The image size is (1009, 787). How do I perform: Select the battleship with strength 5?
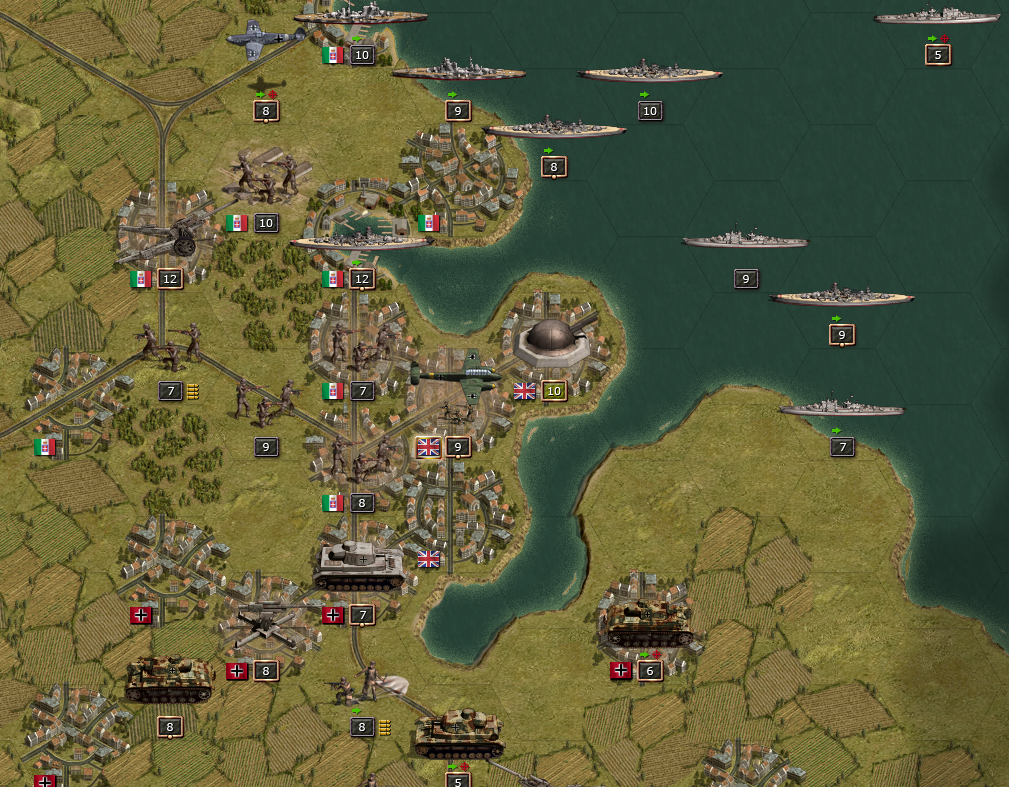coord(937,17)
